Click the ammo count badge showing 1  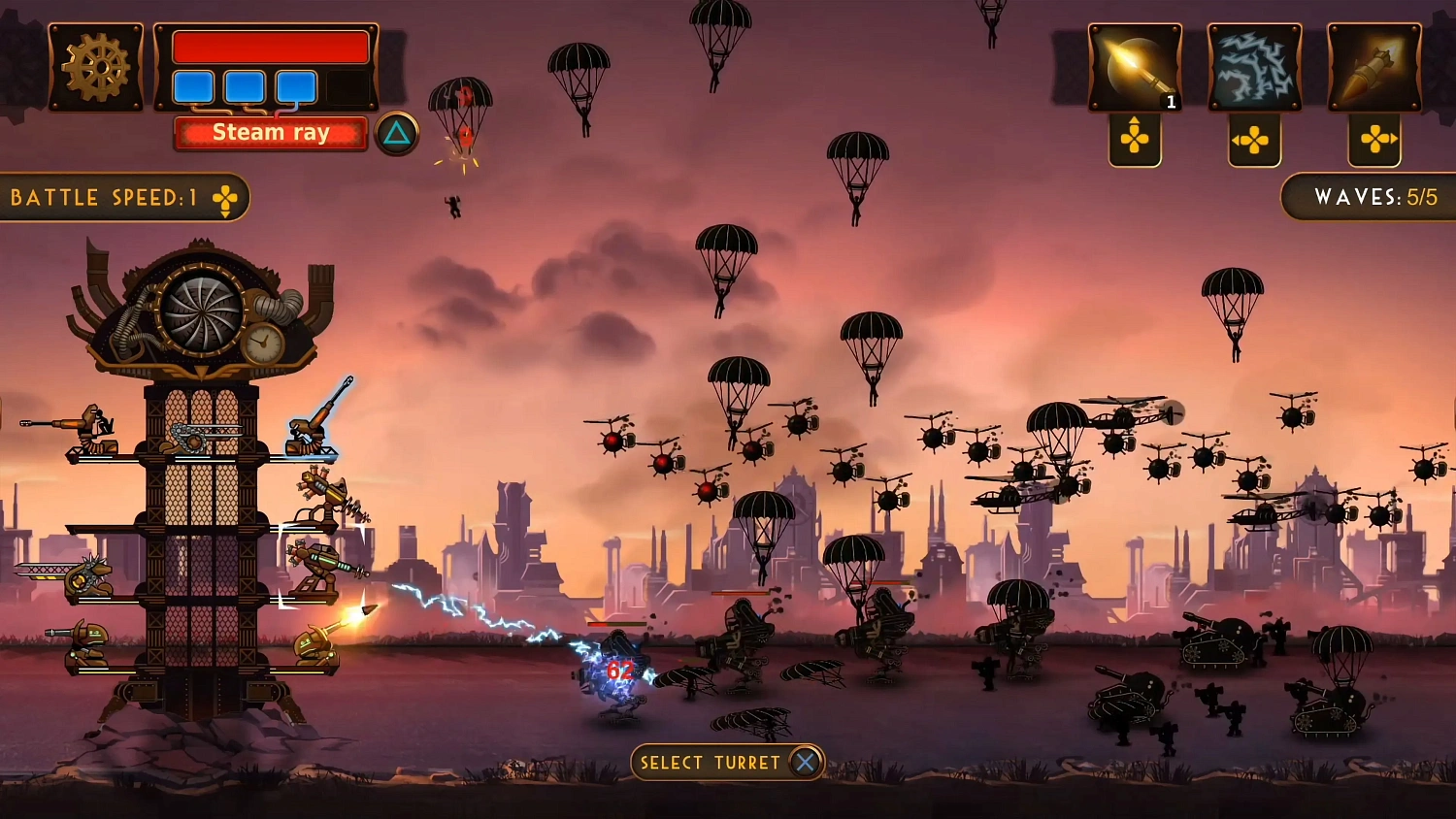pyautogui.click(x=1170, y=99)
